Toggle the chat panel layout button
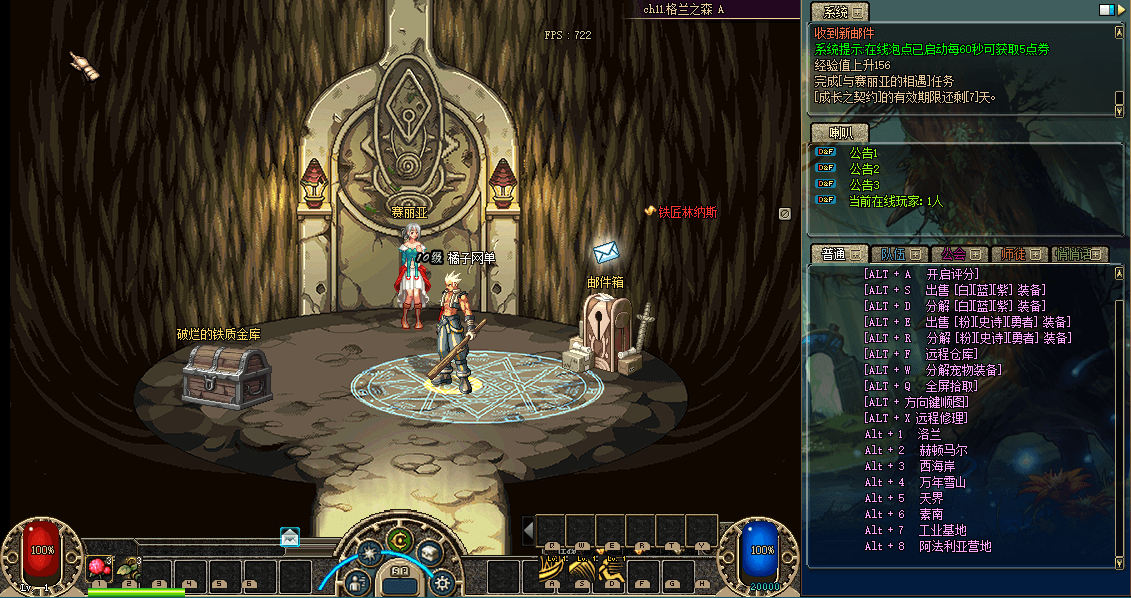 coord(1107,10)
